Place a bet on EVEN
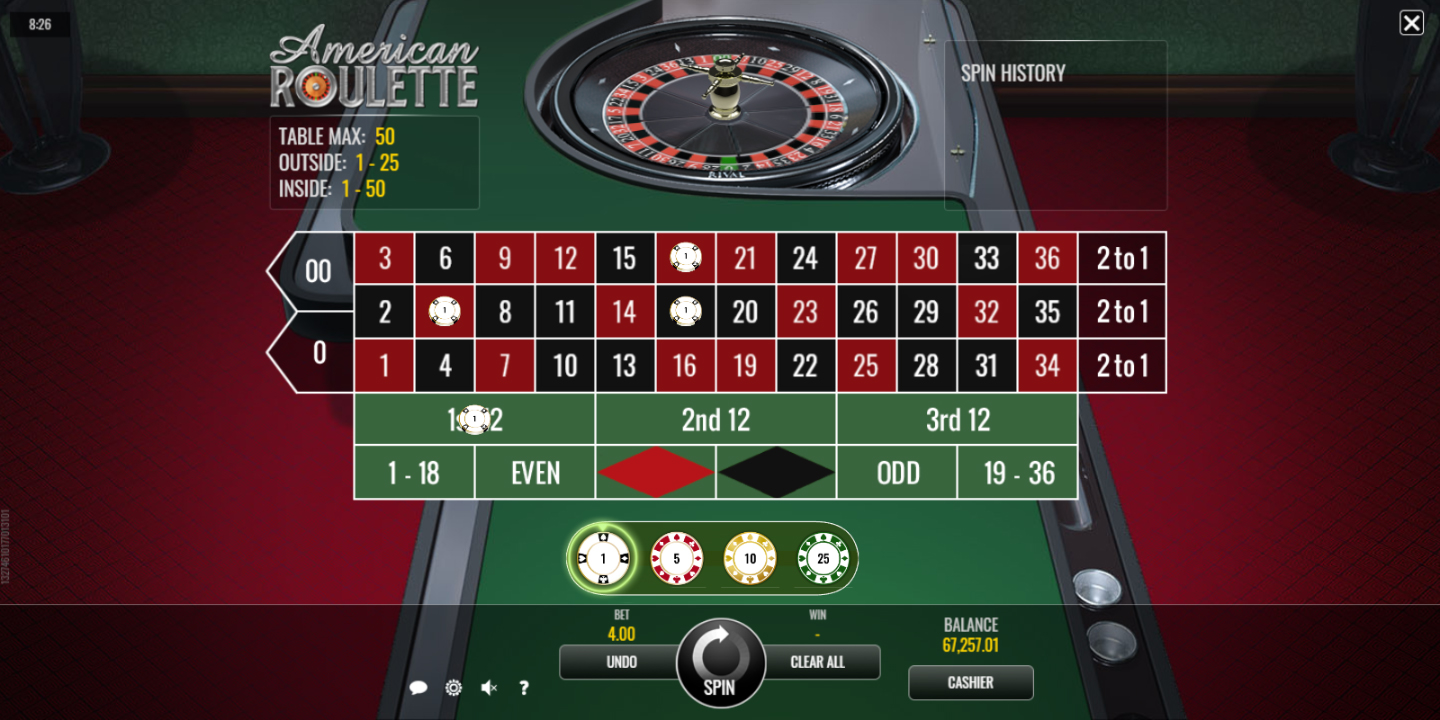The height and width of the screenshot is (720, 1440). 535,472
